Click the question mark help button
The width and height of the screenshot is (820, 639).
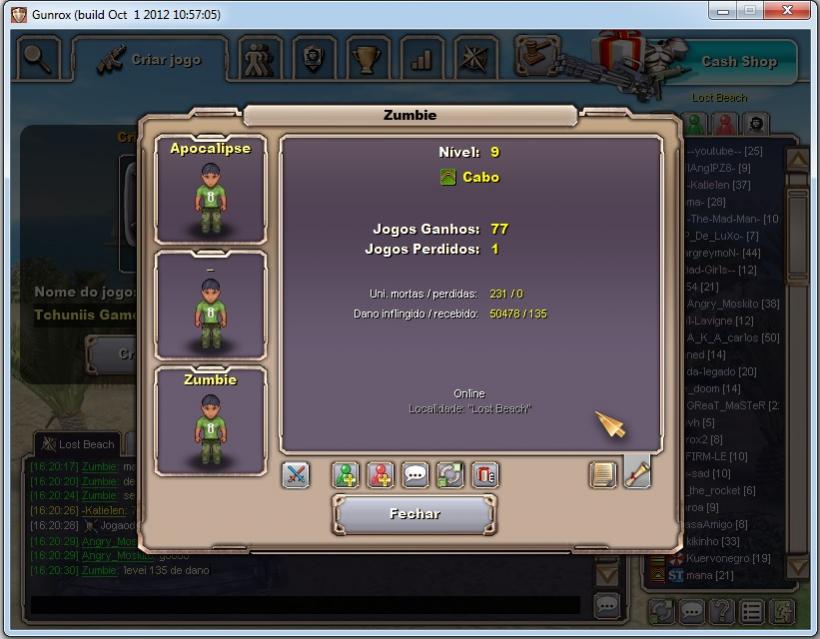(721, 610)
